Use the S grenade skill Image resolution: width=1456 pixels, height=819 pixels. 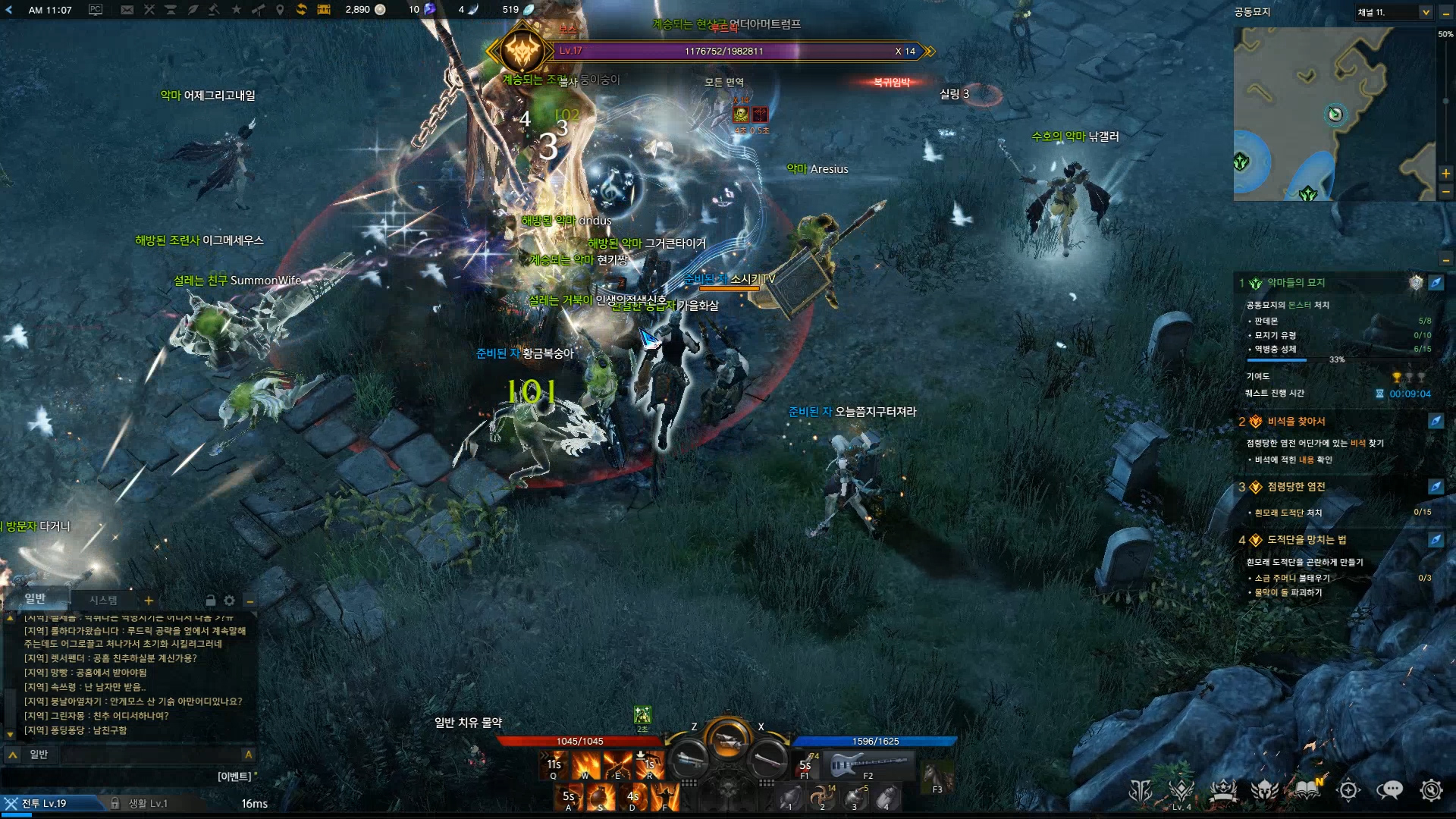tap(601, 797)
